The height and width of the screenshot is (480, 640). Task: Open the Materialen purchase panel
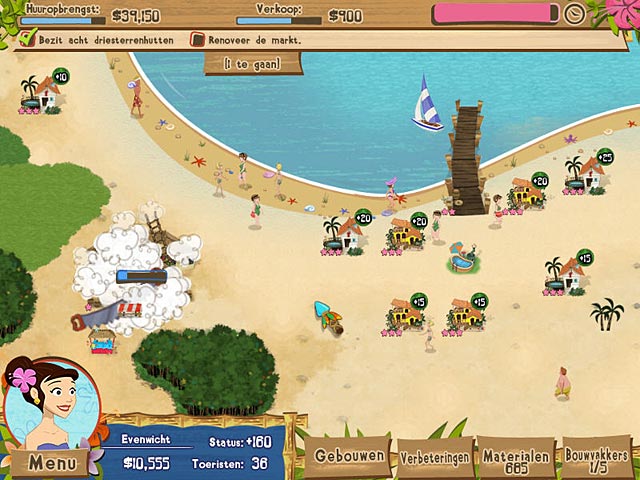coord(516,457)
